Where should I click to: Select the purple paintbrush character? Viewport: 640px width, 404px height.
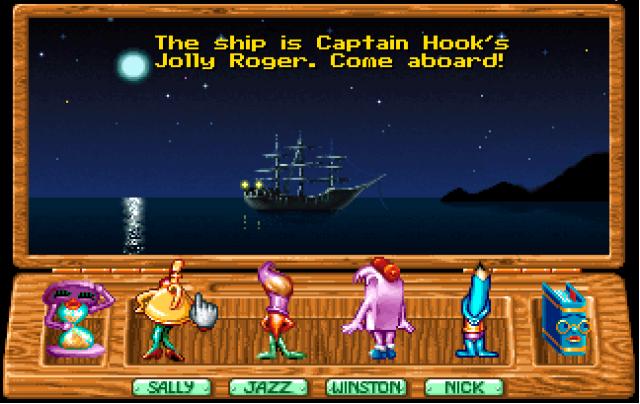[x=272, y=310]
